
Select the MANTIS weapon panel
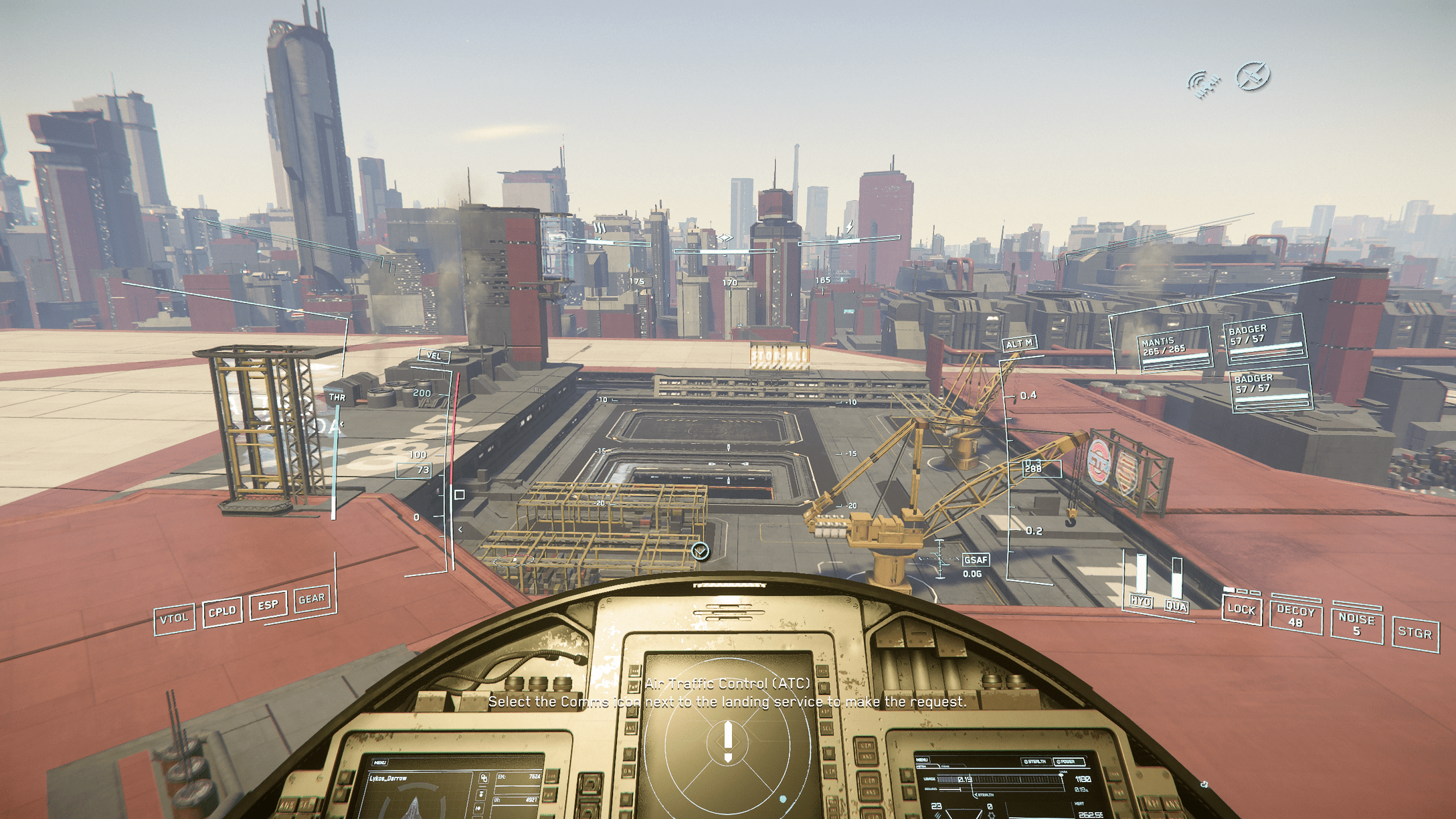point(1174,349)
